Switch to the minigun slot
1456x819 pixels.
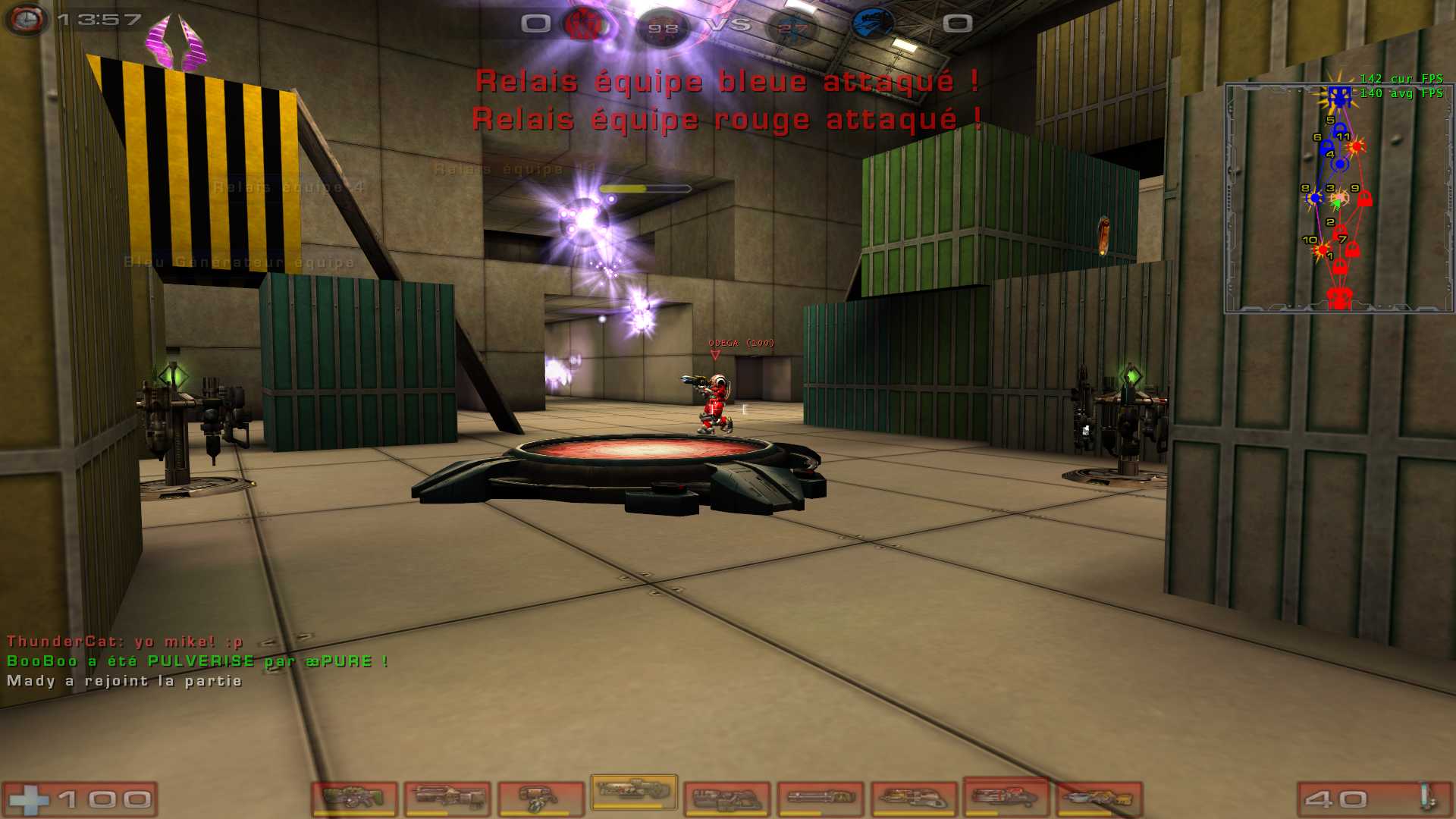point(821,799)
